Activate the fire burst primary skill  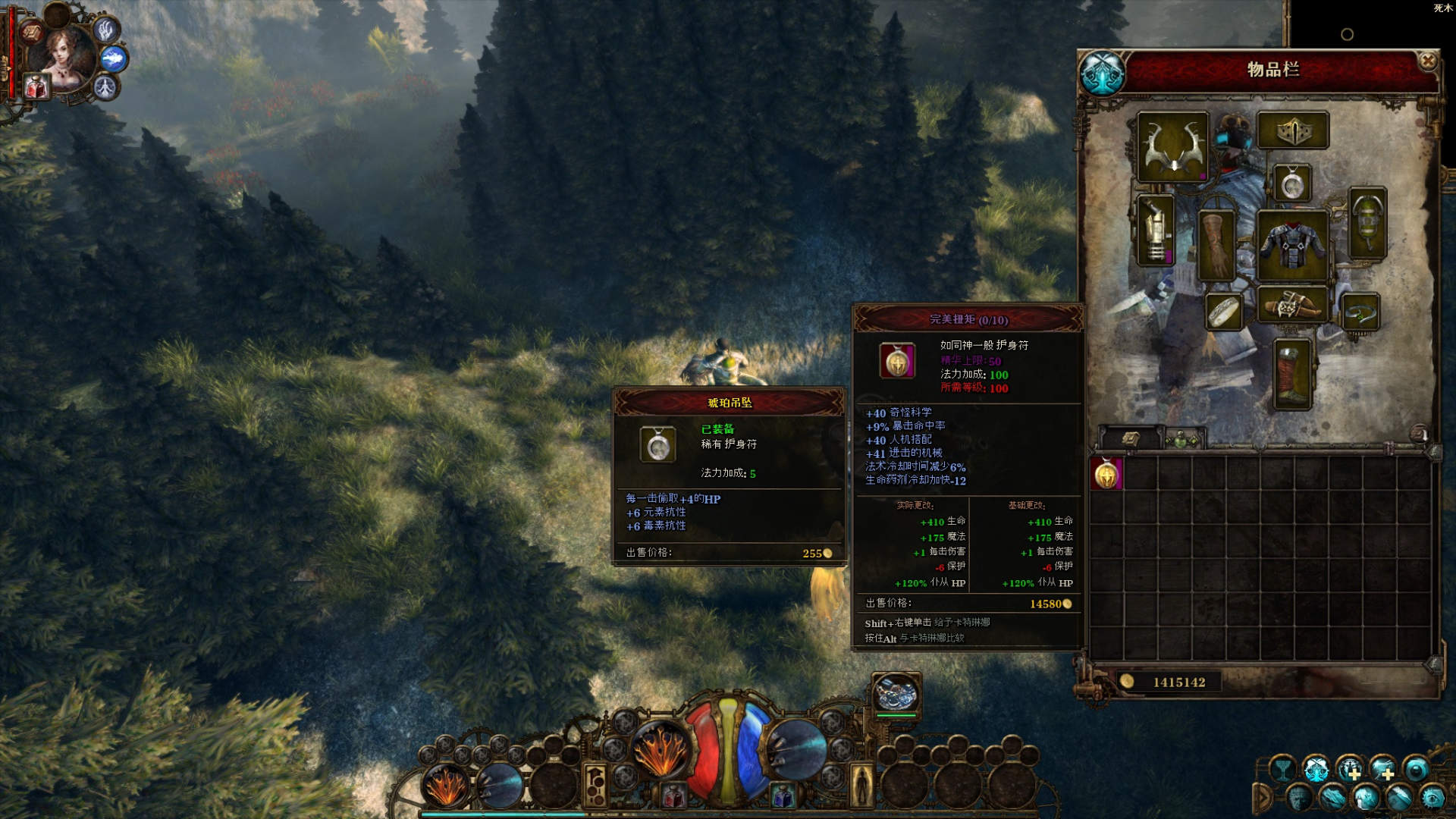[660, 749]
